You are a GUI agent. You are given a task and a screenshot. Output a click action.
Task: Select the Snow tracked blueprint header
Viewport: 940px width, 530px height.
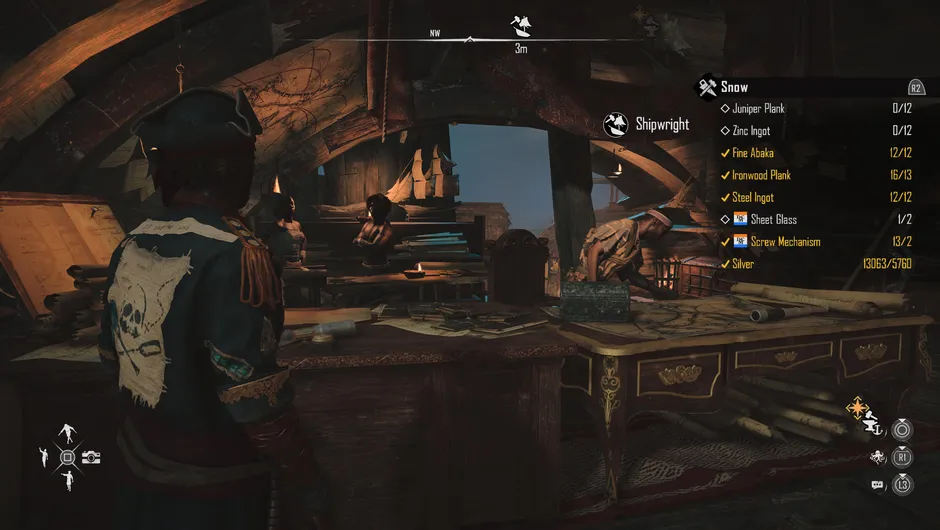(734, 87)
